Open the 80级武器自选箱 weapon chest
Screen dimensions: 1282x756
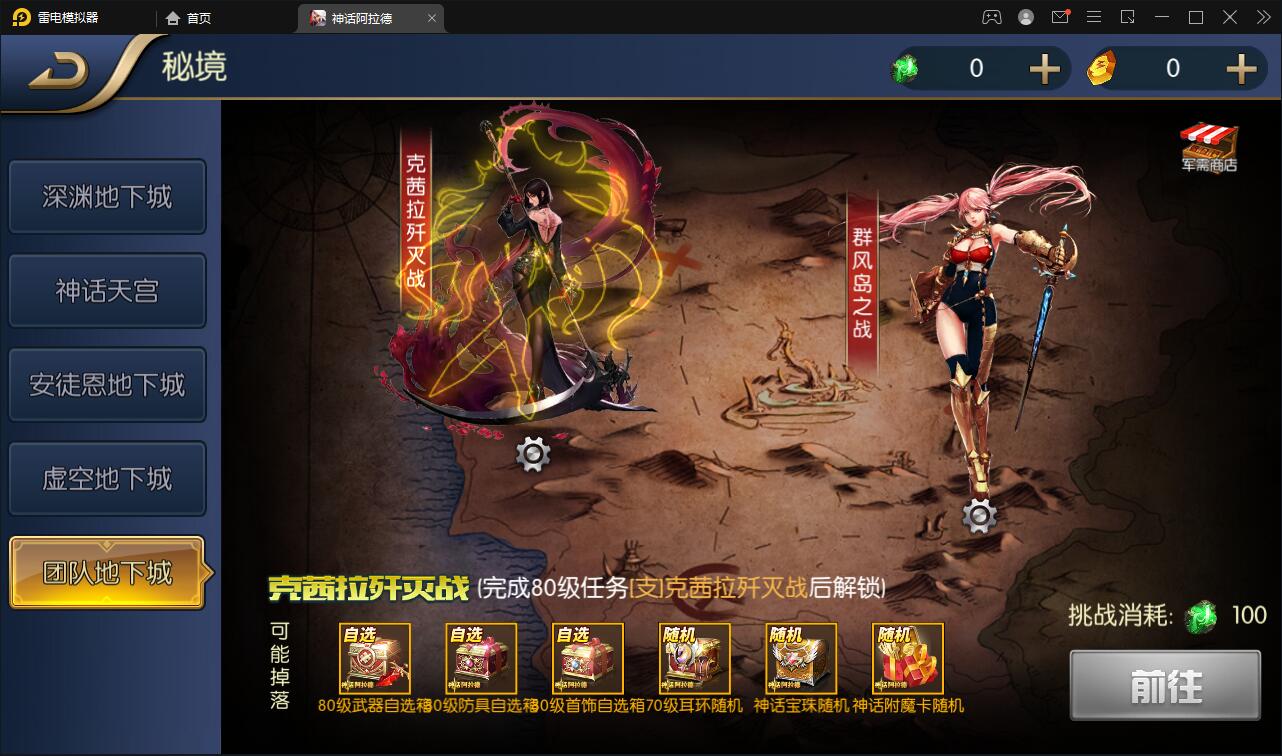pos(373,658)
